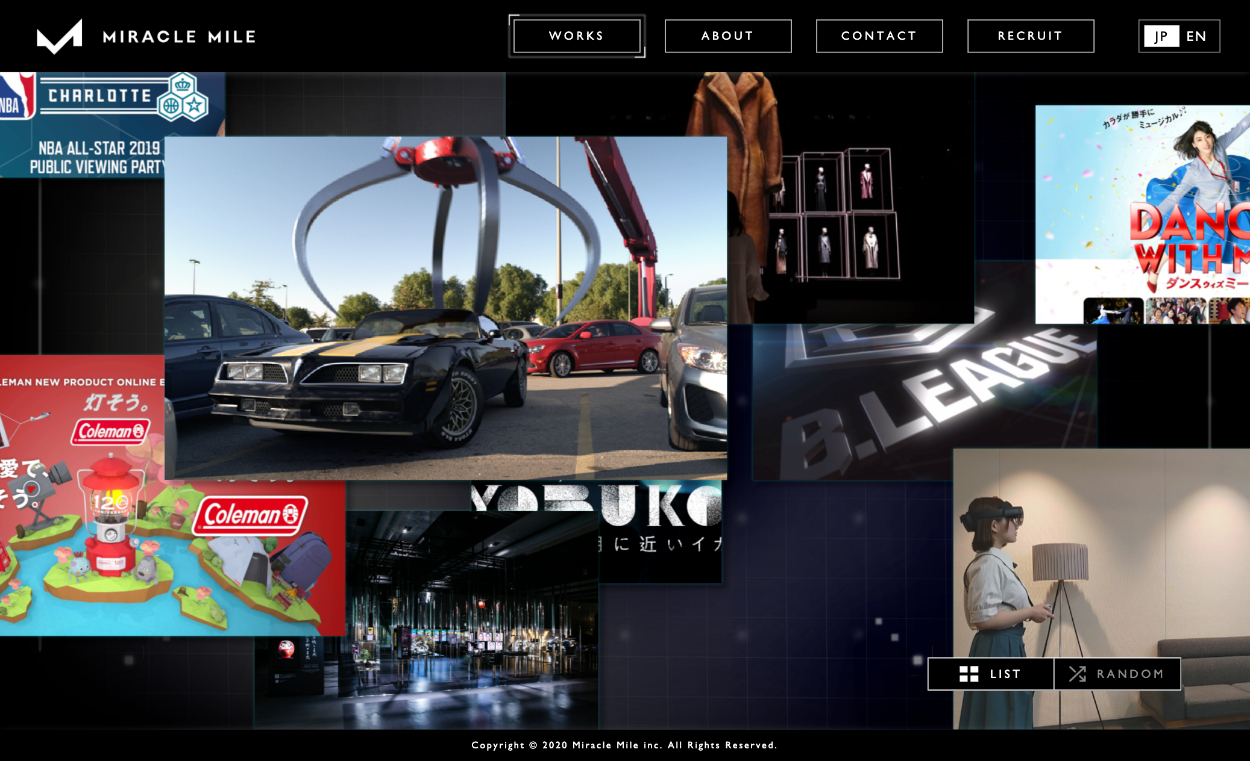Open the black Trans Am car thumbnail
Screen dimensions: 1250x761
pos(445,308)
